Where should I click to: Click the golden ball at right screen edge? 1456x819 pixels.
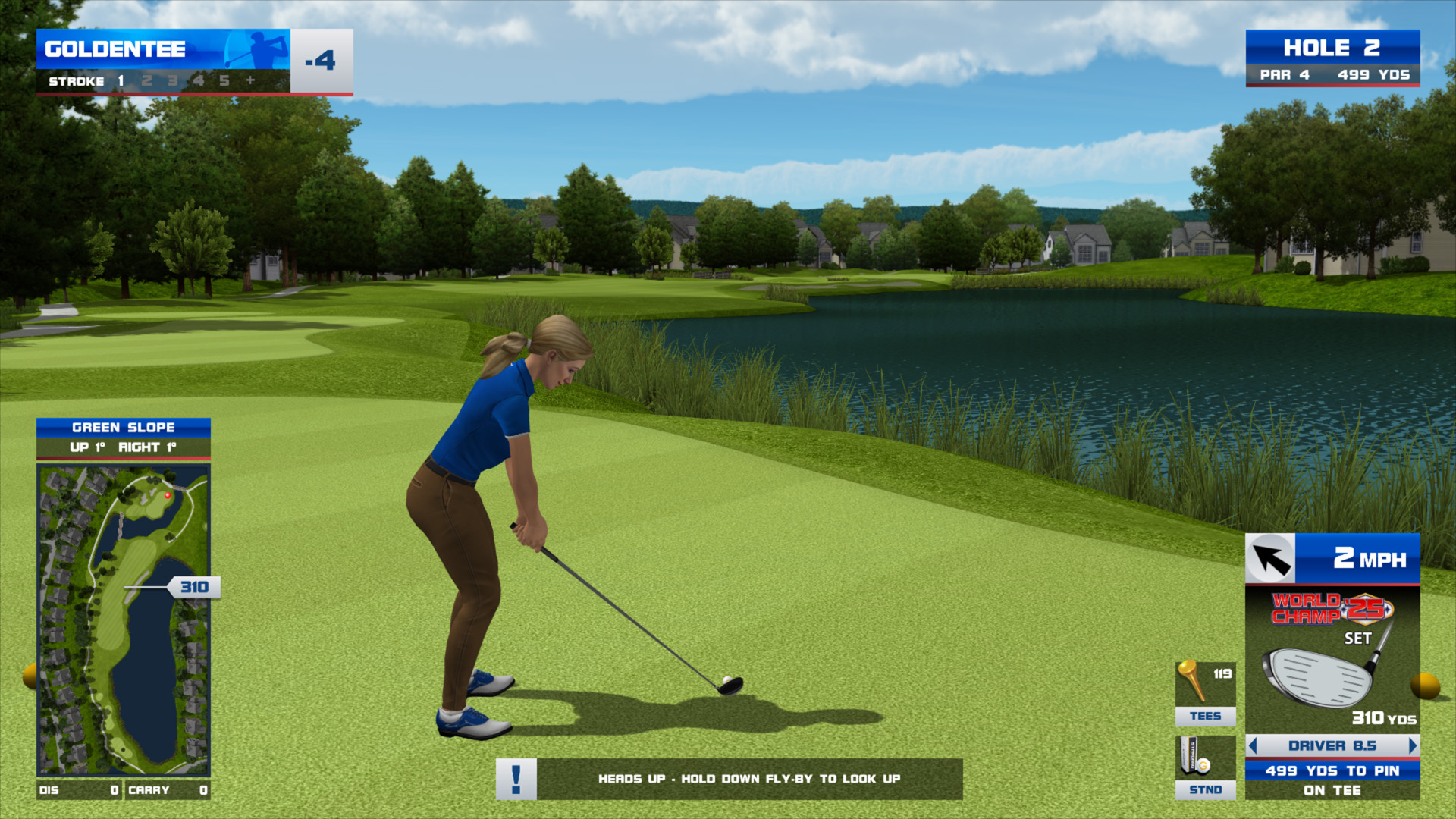click(x=1426, y=686)
